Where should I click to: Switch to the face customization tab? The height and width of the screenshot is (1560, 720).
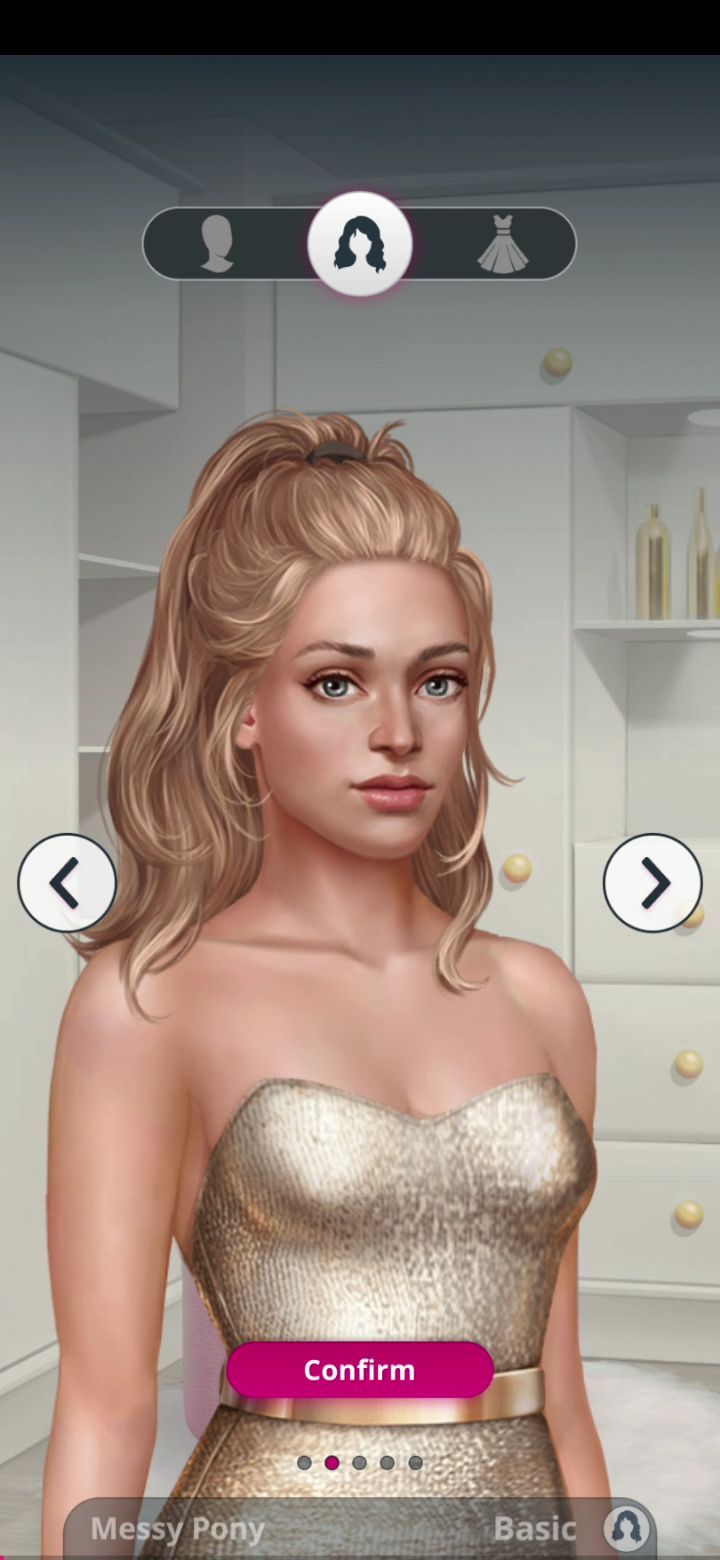point(217,244)
